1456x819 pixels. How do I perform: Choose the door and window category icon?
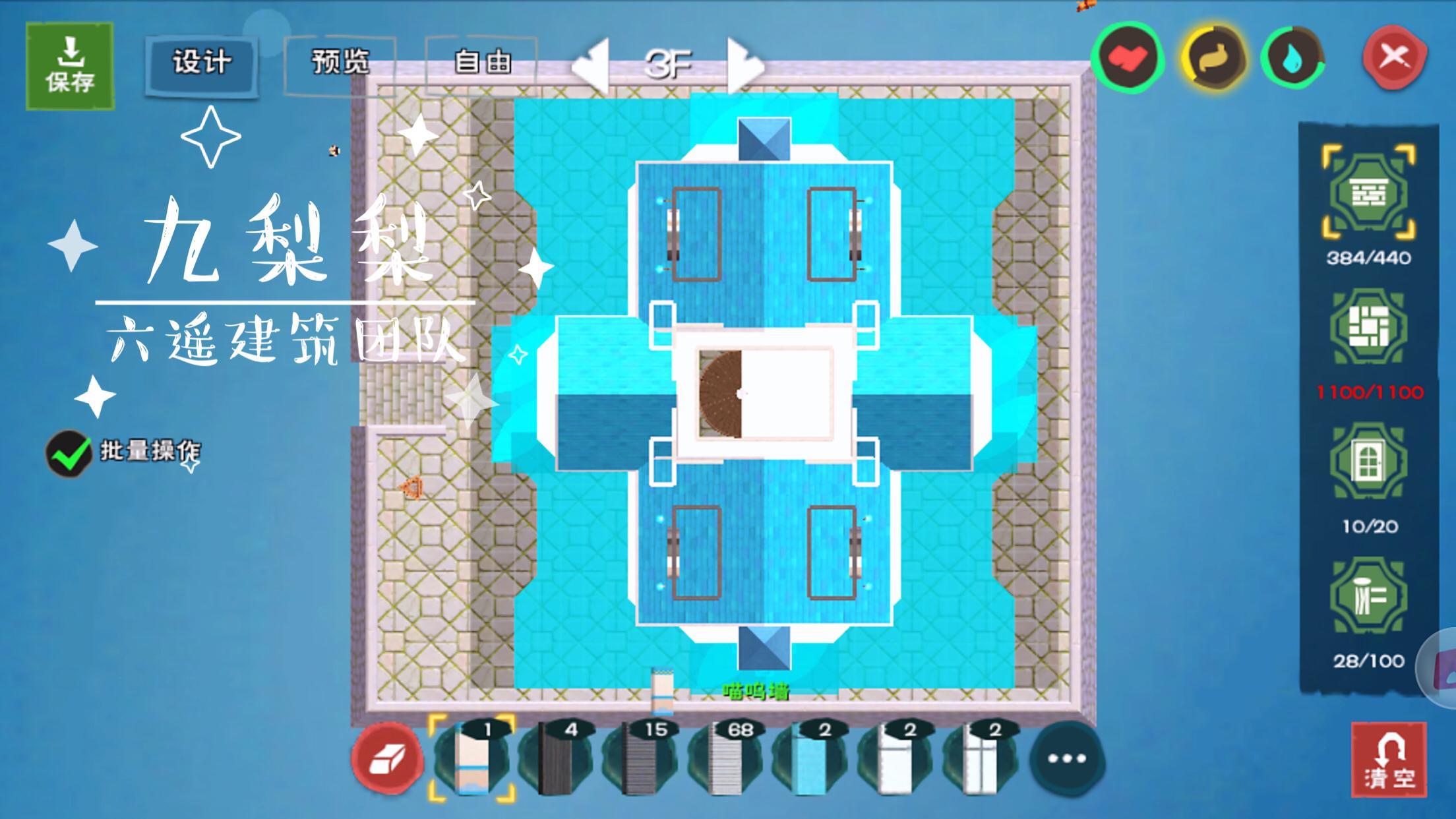tap(1368, 462)
